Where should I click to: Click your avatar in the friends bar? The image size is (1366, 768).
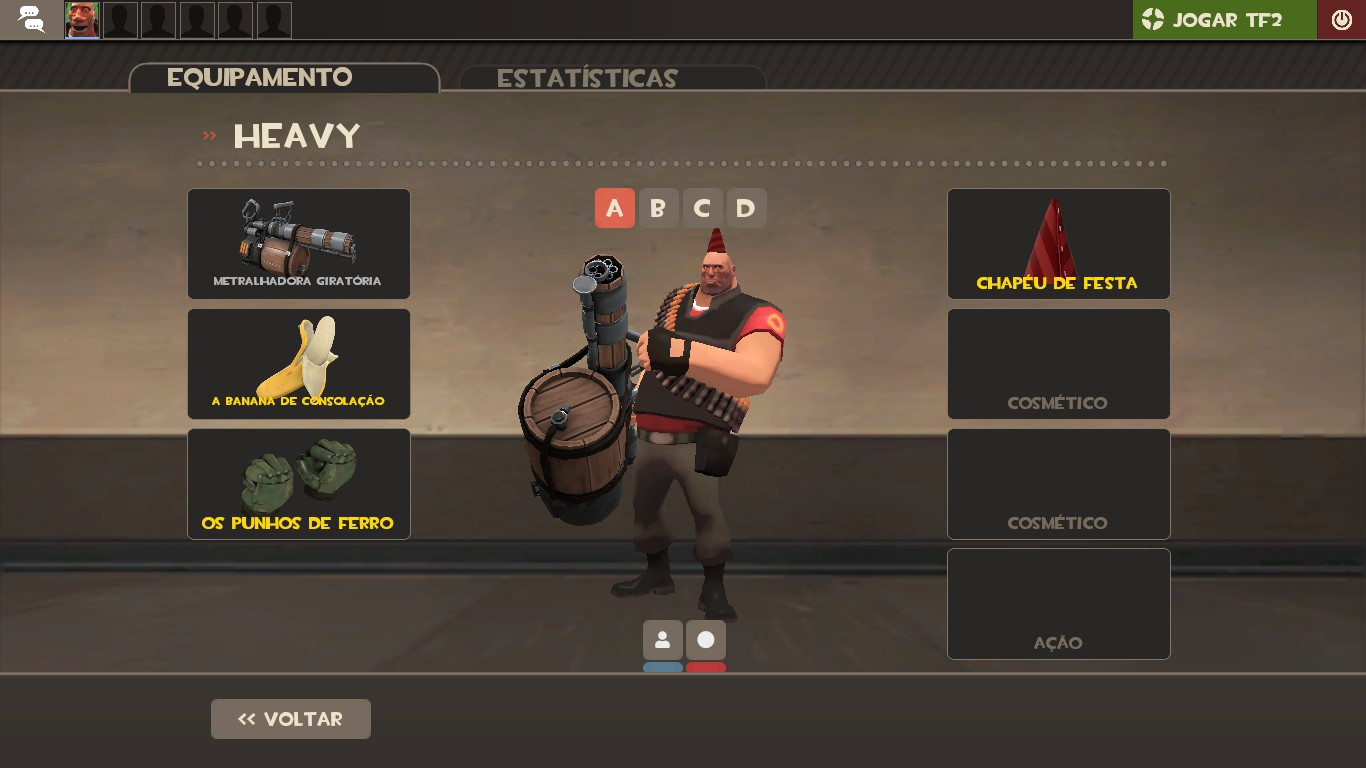tap(82, 19)
